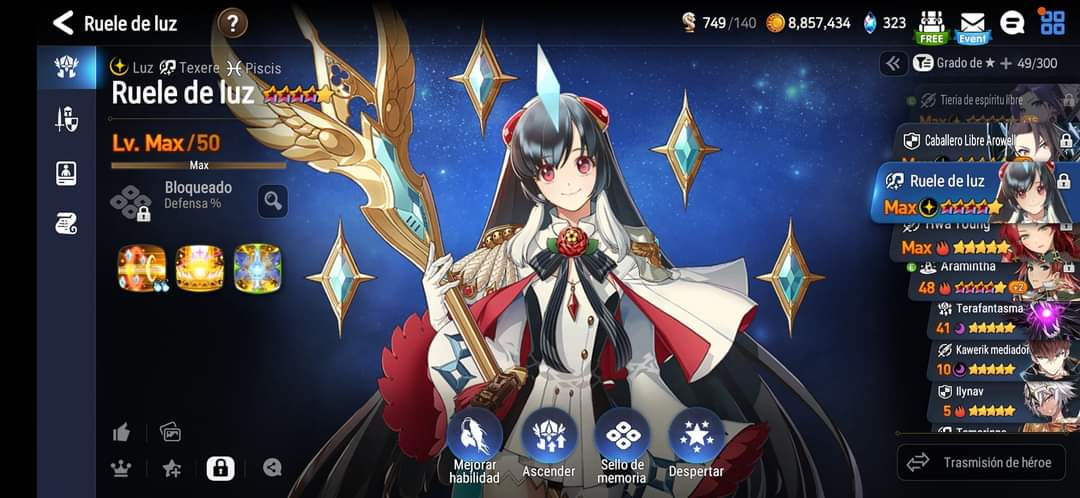Inspect the Bloqueado imprint magnifier button
The image size is (1080, 498).
[273, 201]
